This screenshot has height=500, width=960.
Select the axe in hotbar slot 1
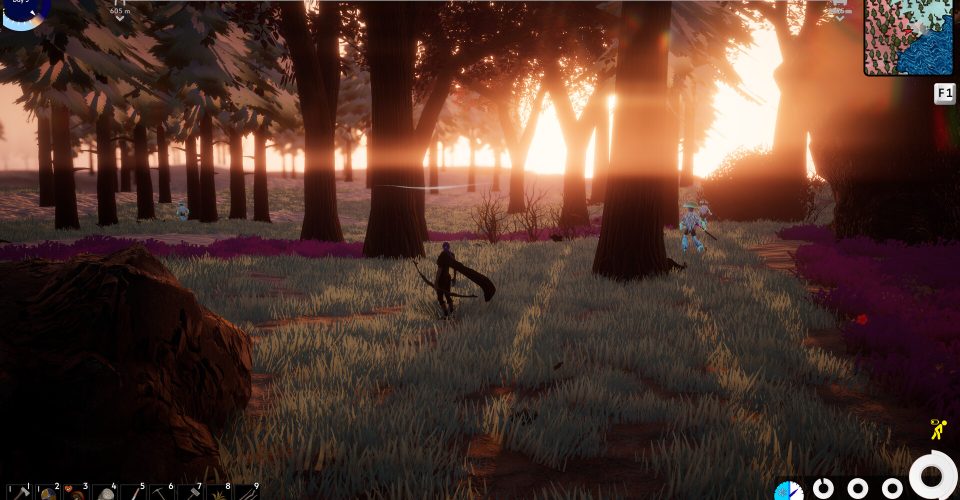click(x=19, y=492)
